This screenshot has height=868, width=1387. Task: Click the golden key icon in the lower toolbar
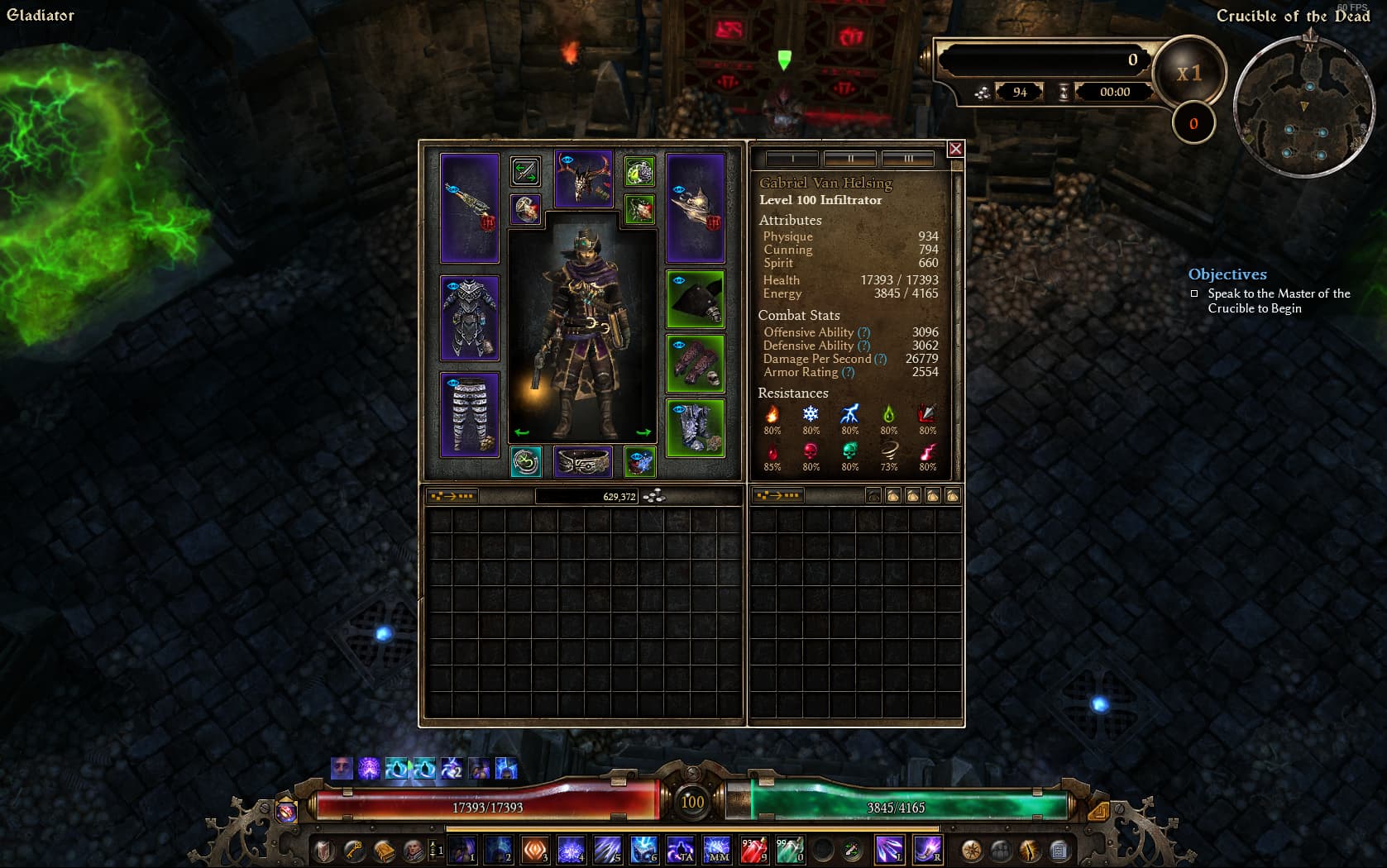tap(353, 850)
